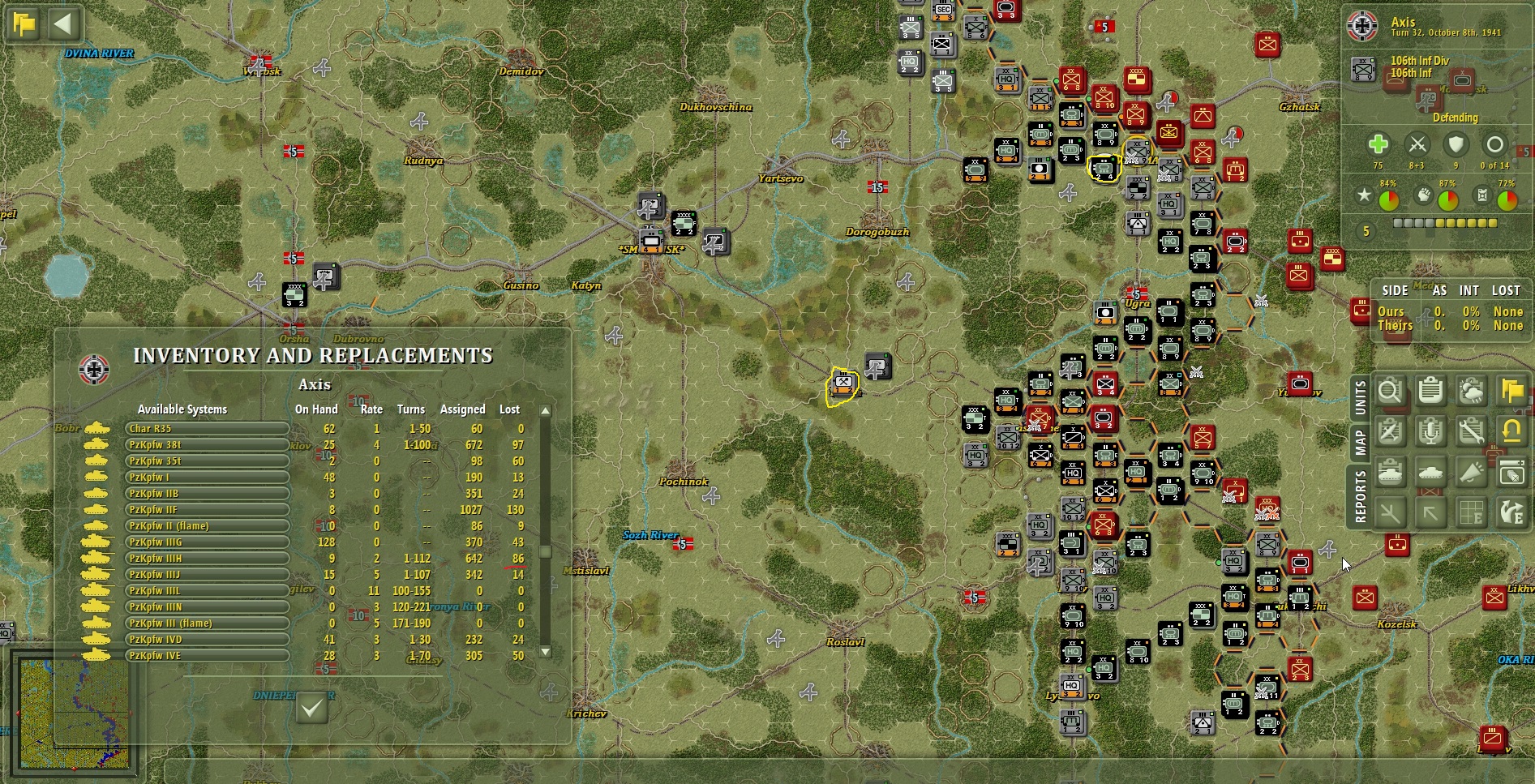This screenshot has width=1535, height=784.
Task: Click the megaphone announcements icon
Action: [1471, 472]
